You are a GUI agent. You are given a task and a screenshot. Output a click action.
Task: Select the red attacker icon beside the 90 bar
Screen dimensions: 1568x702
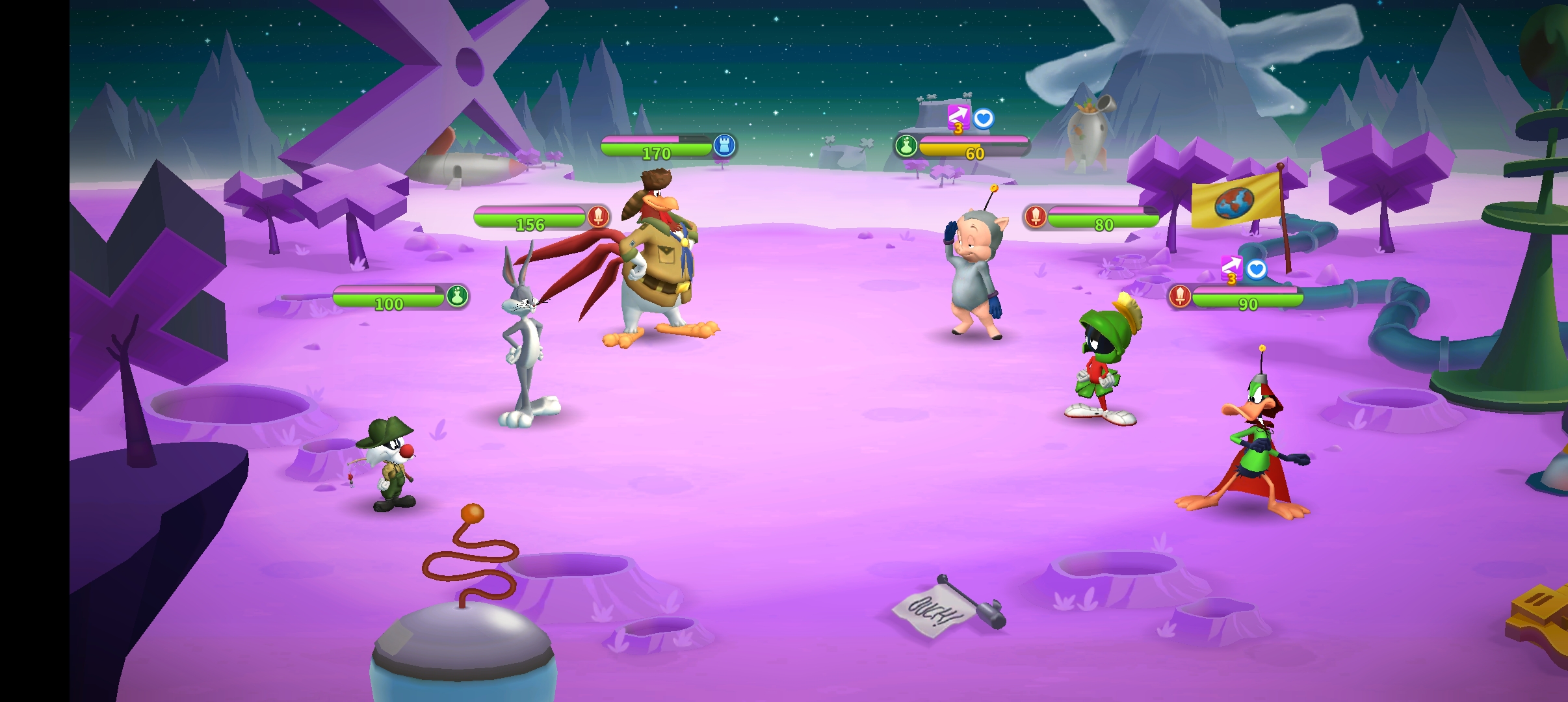1180,296
